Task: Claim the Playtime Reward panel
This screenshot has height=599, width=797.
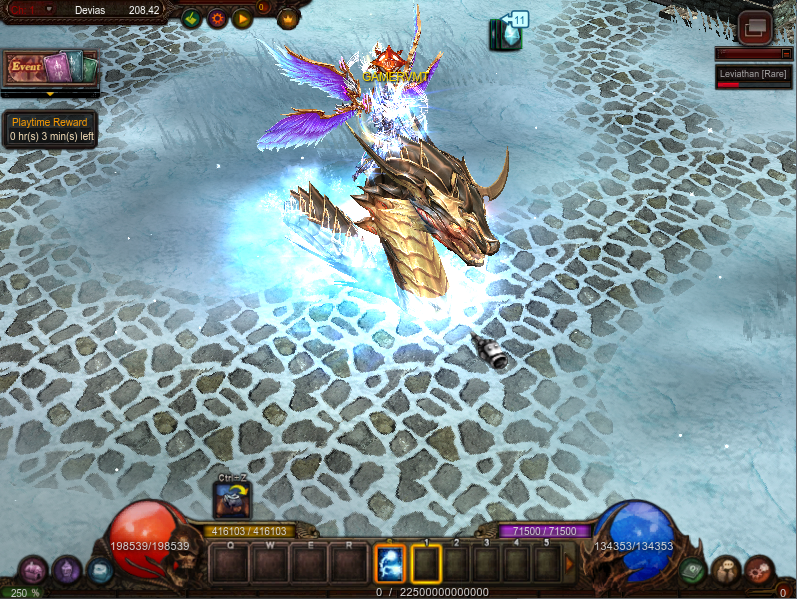Action: [x=50, y=129]
